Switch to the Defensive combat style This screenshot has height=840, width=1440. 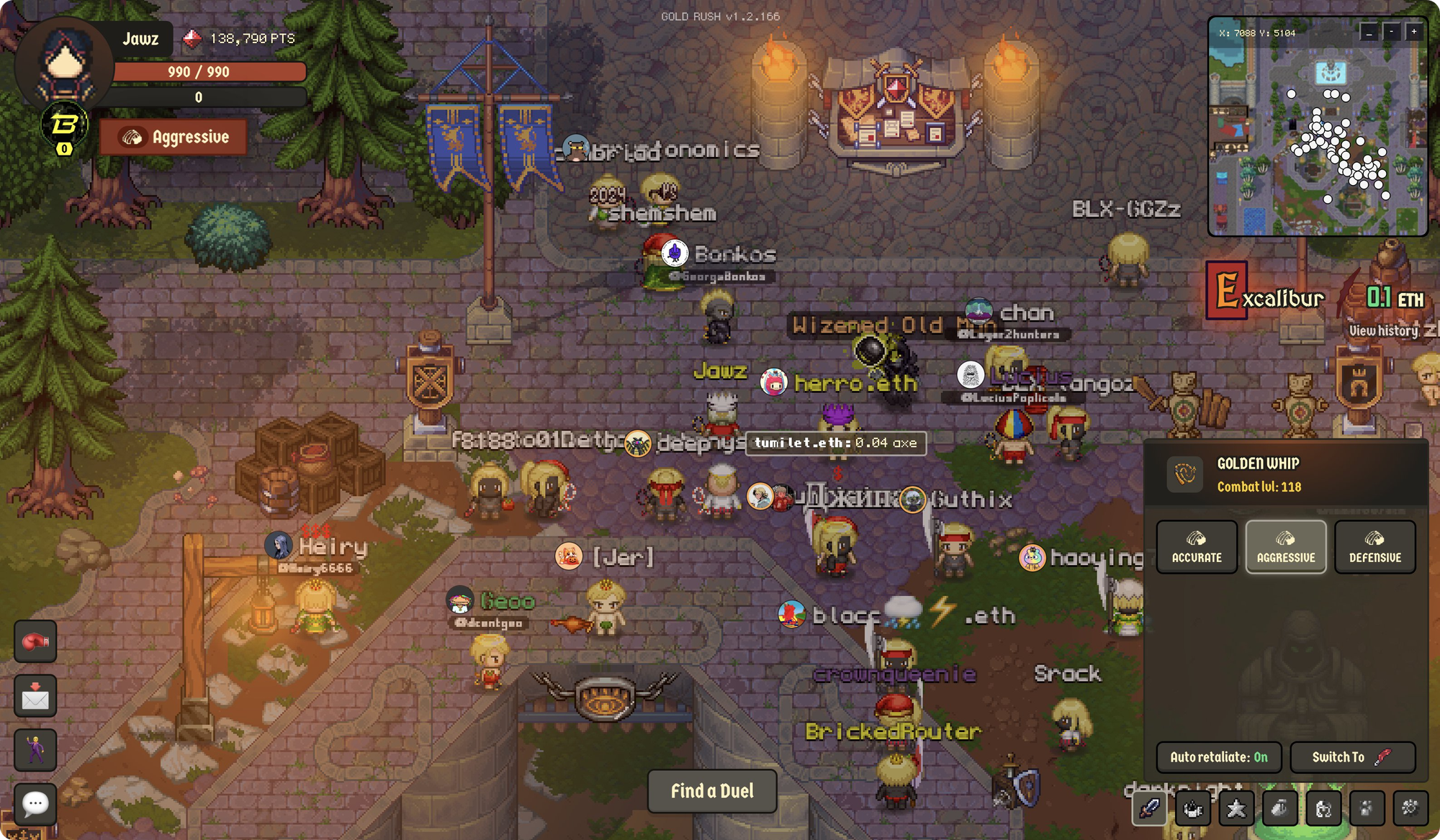pyautogui.click(x=1374, y=547)
